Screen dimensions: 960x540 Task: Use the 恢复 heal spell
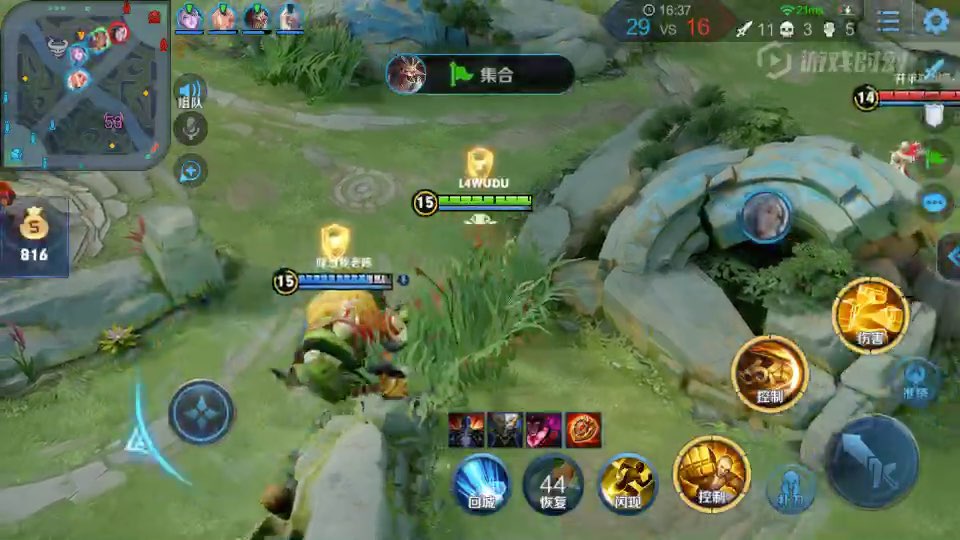pyautogui.click(x=553, y=484)
